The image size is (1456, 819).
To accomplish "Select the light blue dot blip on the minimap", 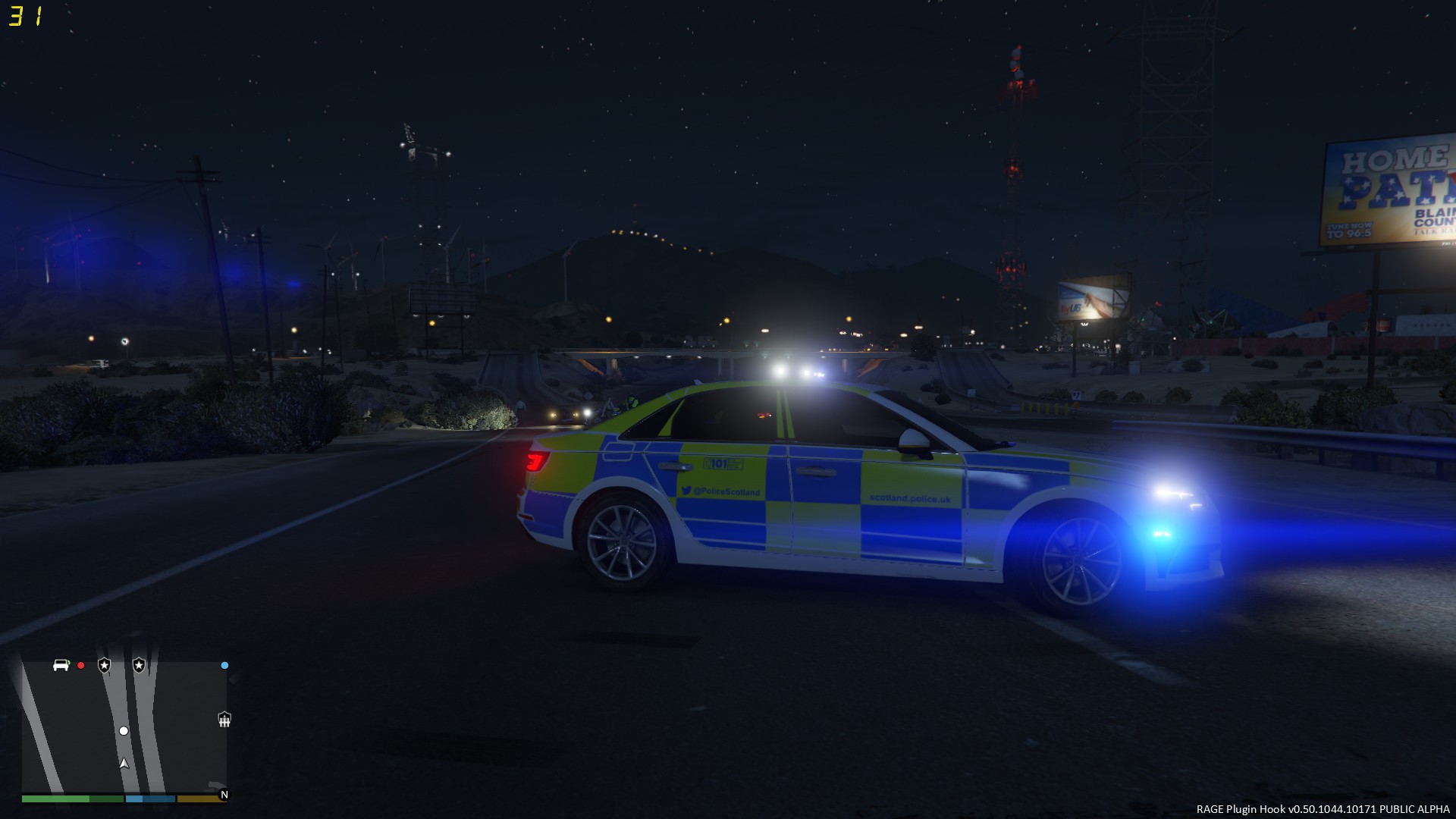I will pyautogui.click(x=224, y=666).
